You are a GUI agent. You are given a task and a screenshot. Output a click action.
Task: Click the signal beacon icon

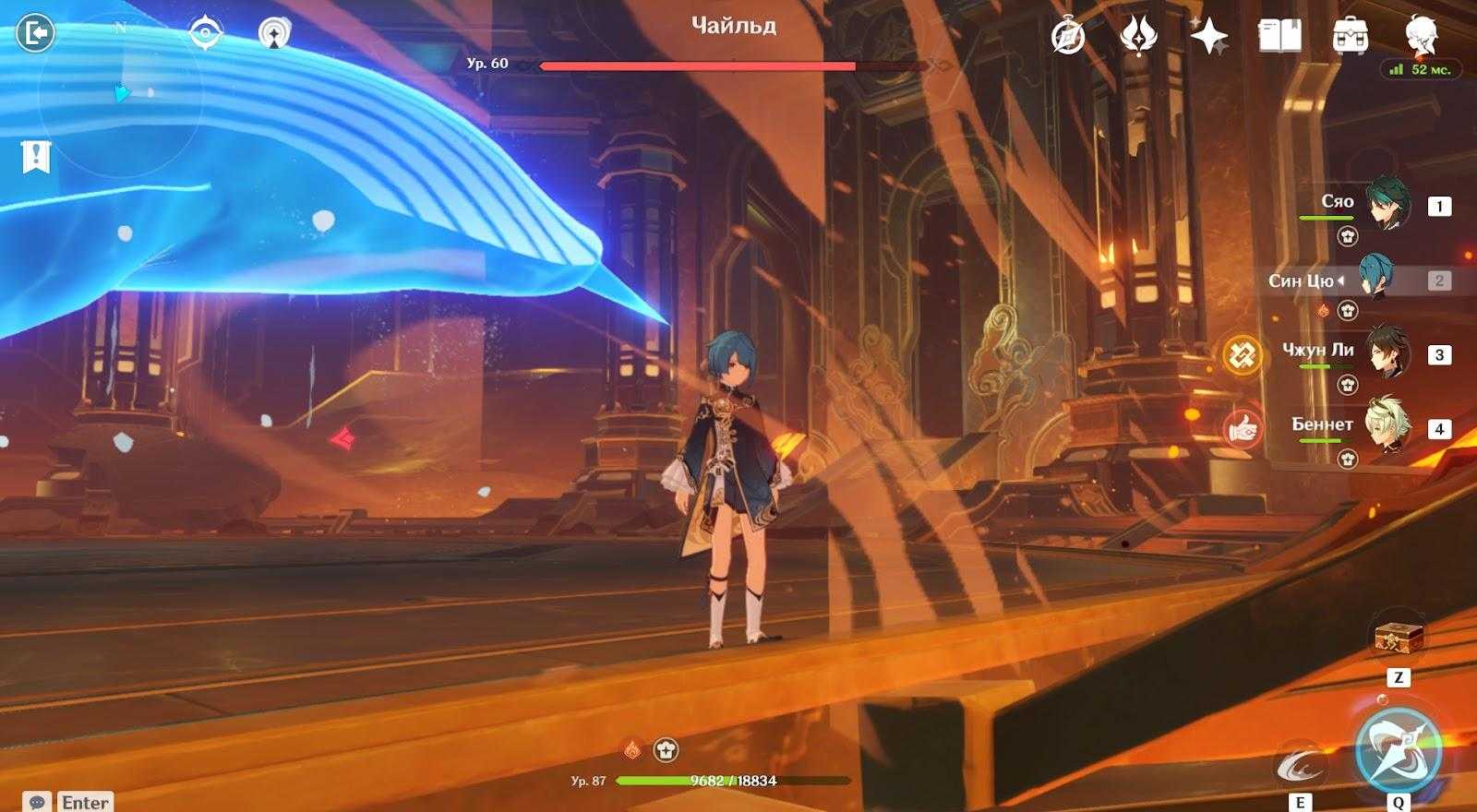point(273,34)
